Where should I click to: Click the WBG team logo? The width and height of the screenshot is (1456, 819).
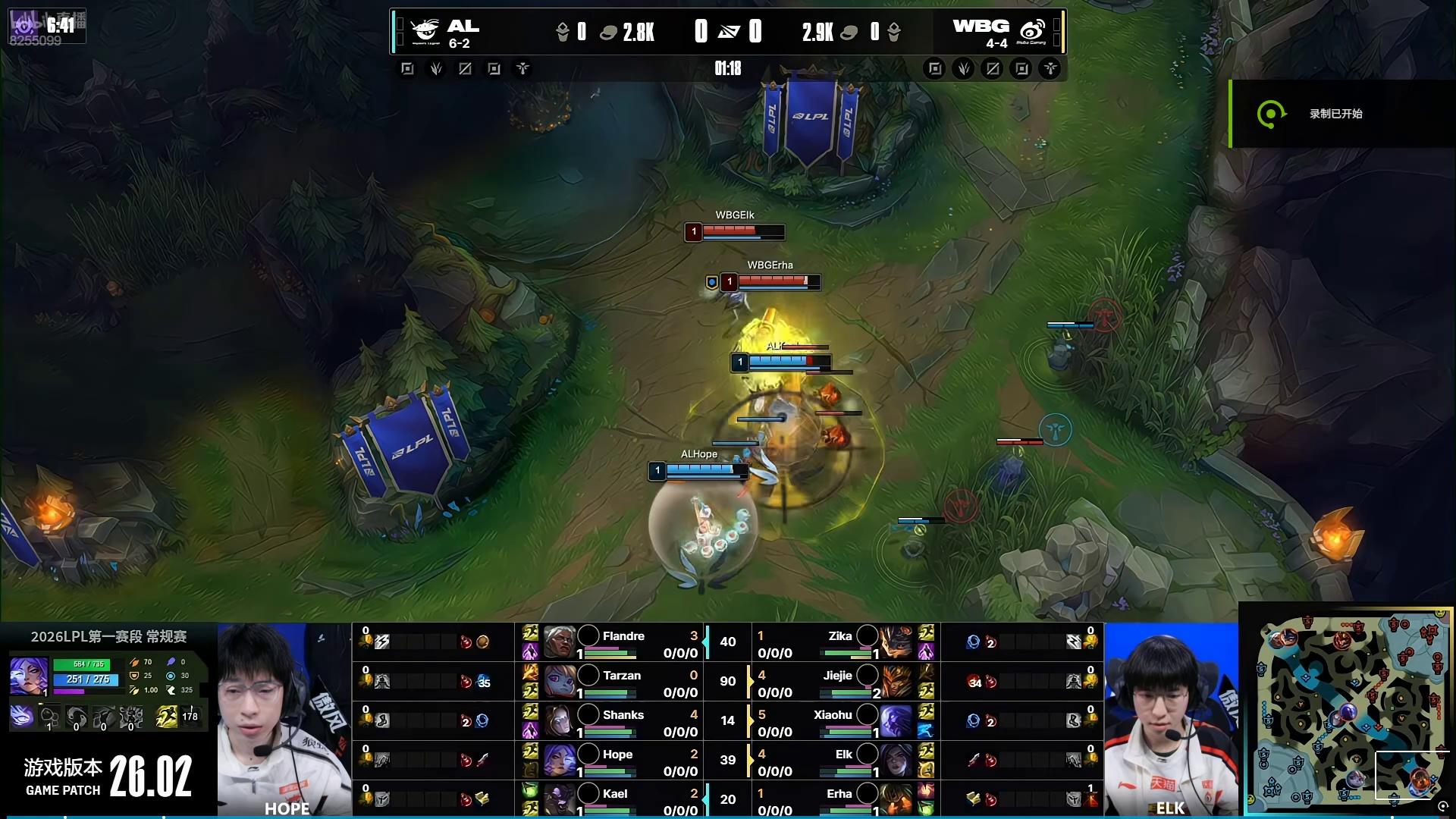tap(1032, 31)
